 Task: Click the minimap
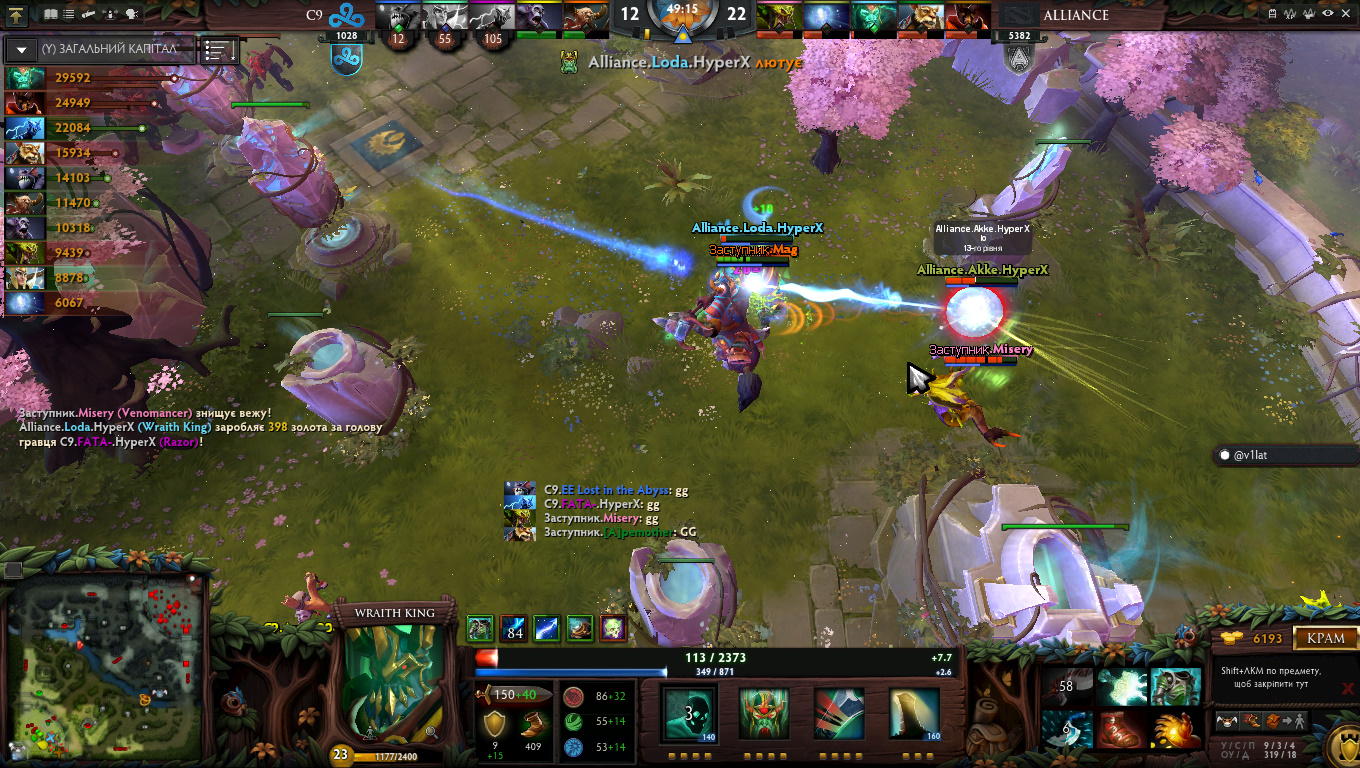pyautogui.click(x=104, y=665)
